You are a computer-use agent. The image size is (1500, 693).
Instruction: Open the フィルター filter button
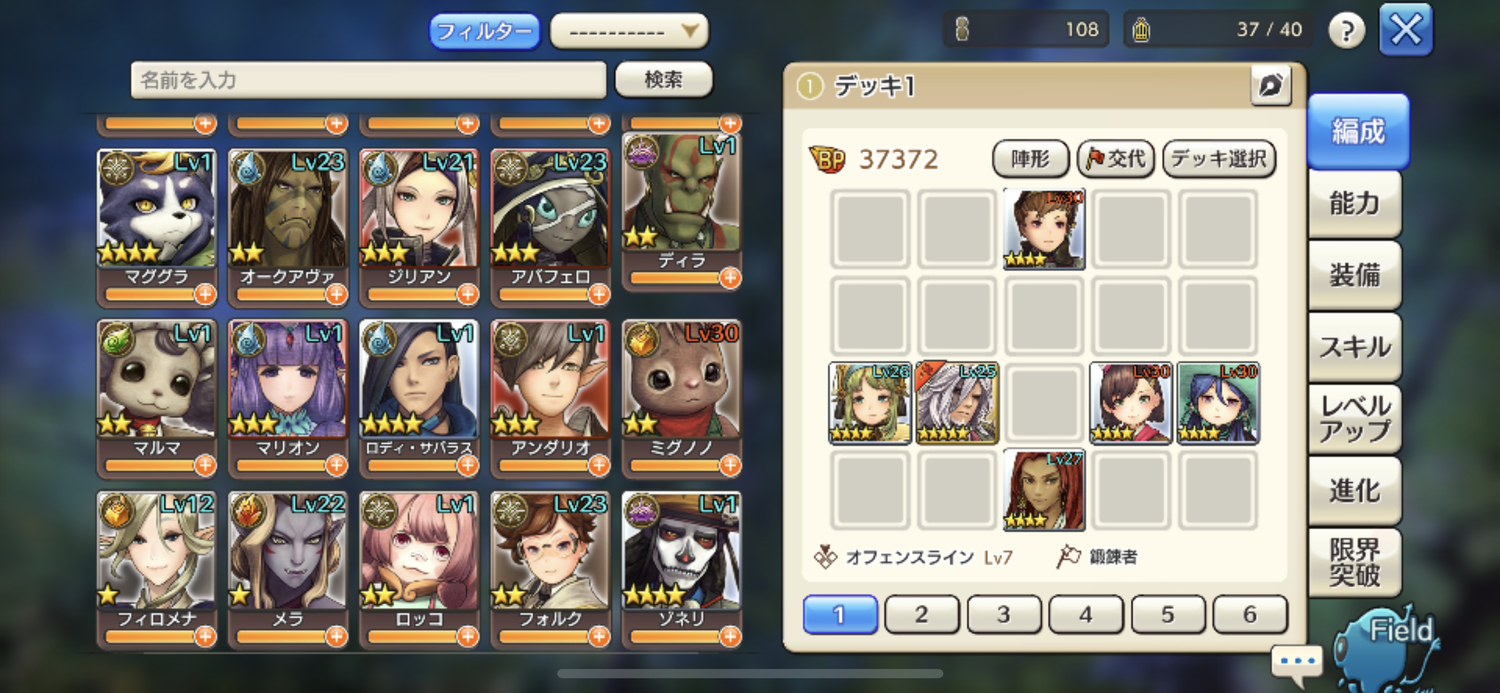484,31
